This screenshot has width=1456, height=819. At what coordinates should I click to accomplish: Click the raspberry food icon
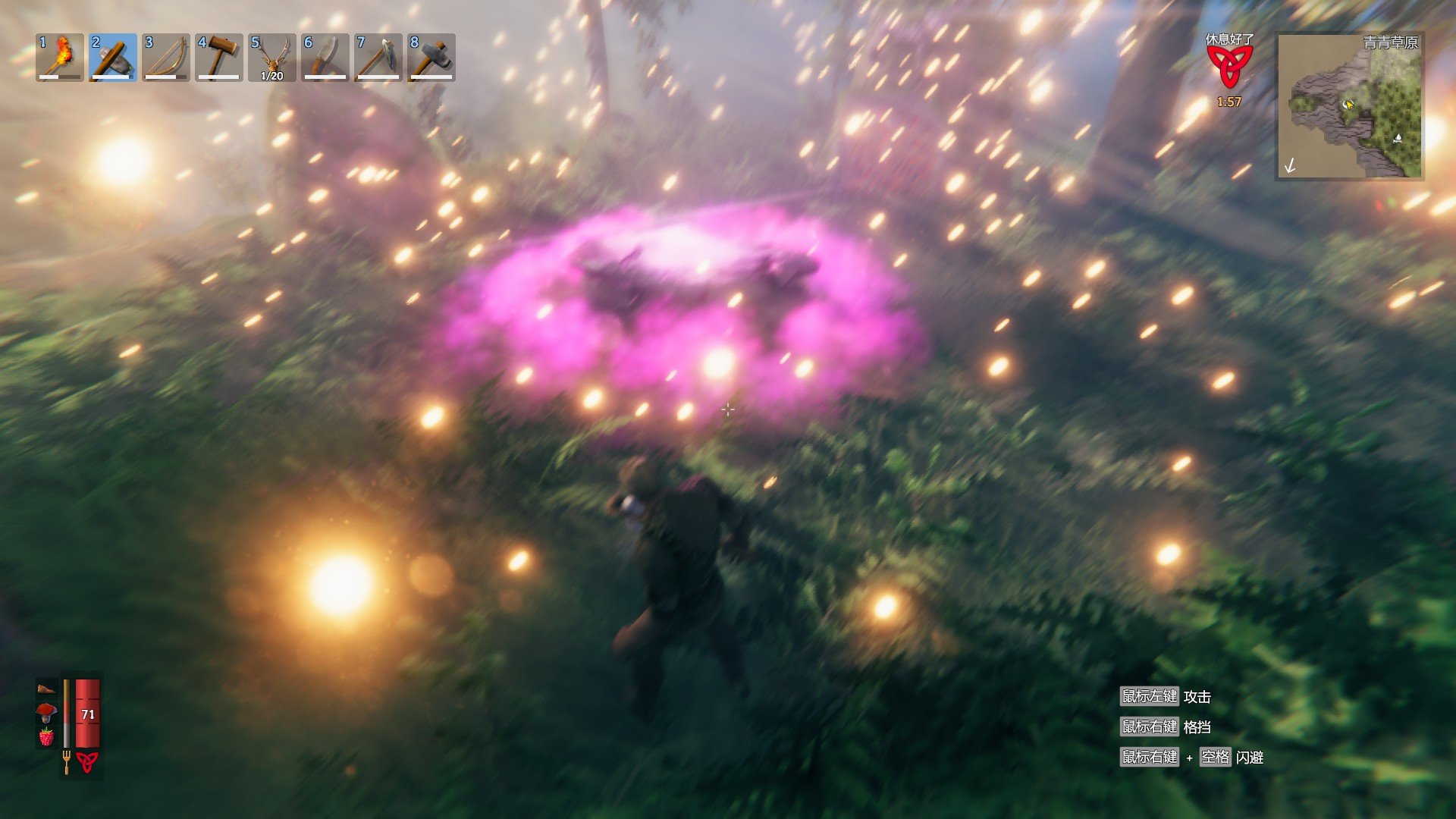click(x=46, y=736)
